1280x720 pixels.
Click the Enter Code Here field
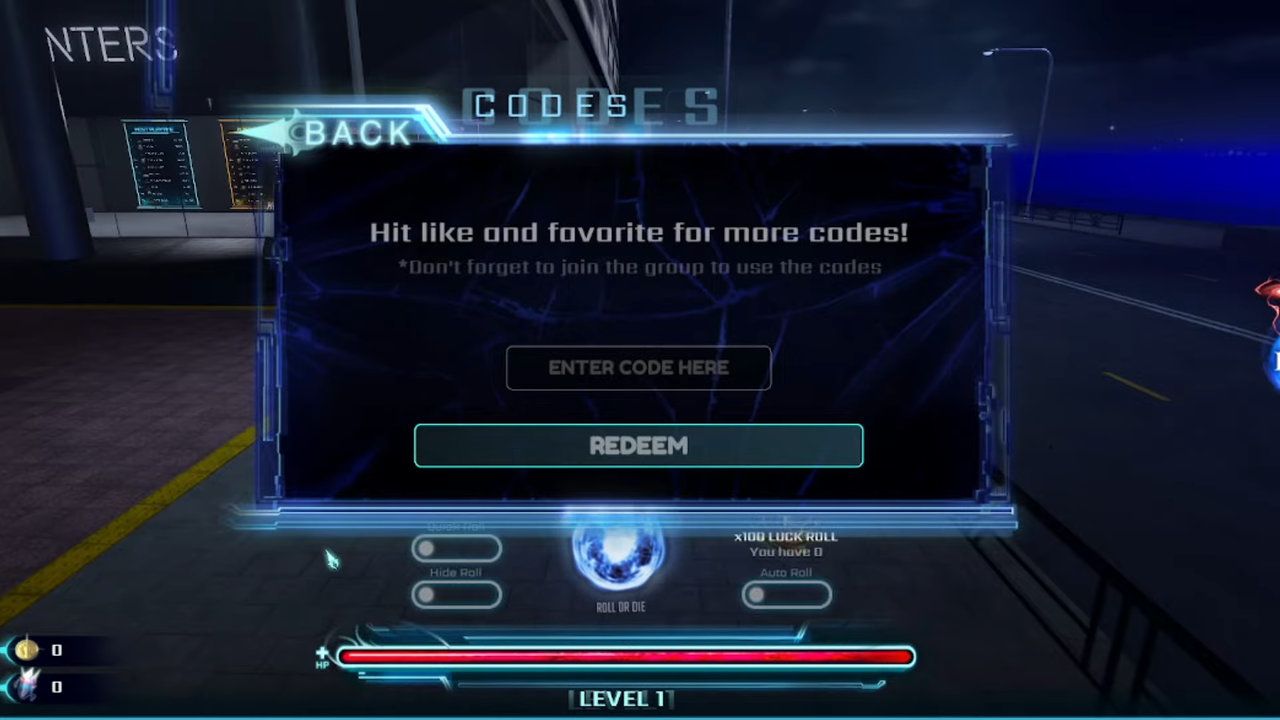(x=638, y=368)
